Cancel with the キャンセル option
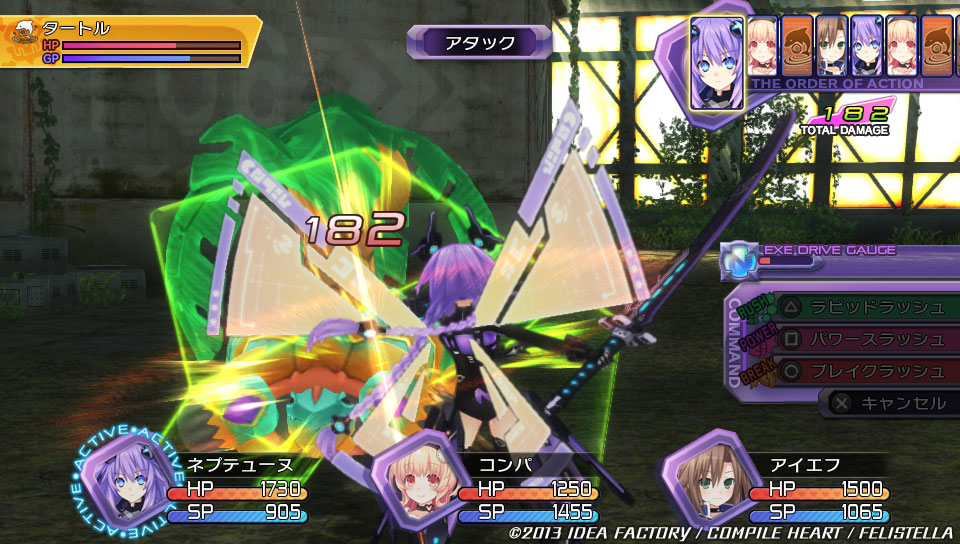 [x=890, y=403]
